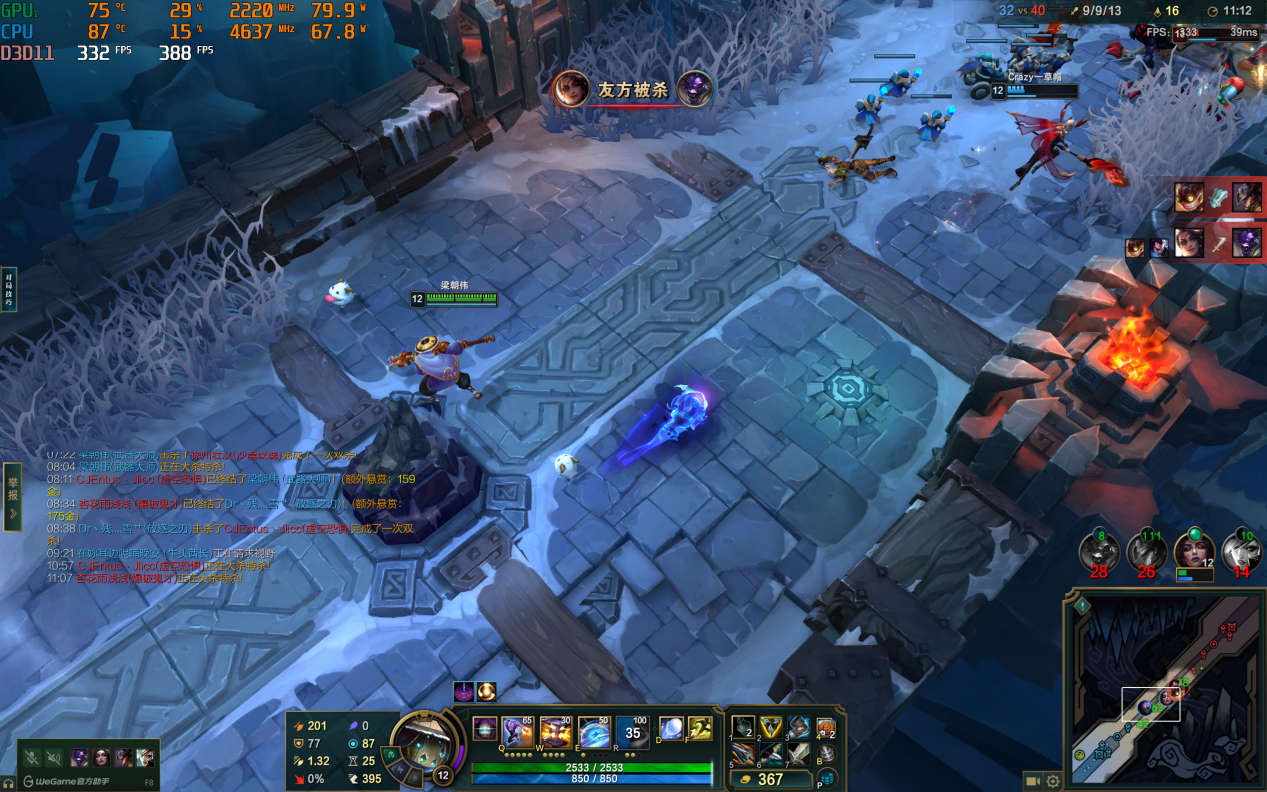Click the yellow triangle item in slot 2
The image size is (1267, 792).
tap(770, 727)
